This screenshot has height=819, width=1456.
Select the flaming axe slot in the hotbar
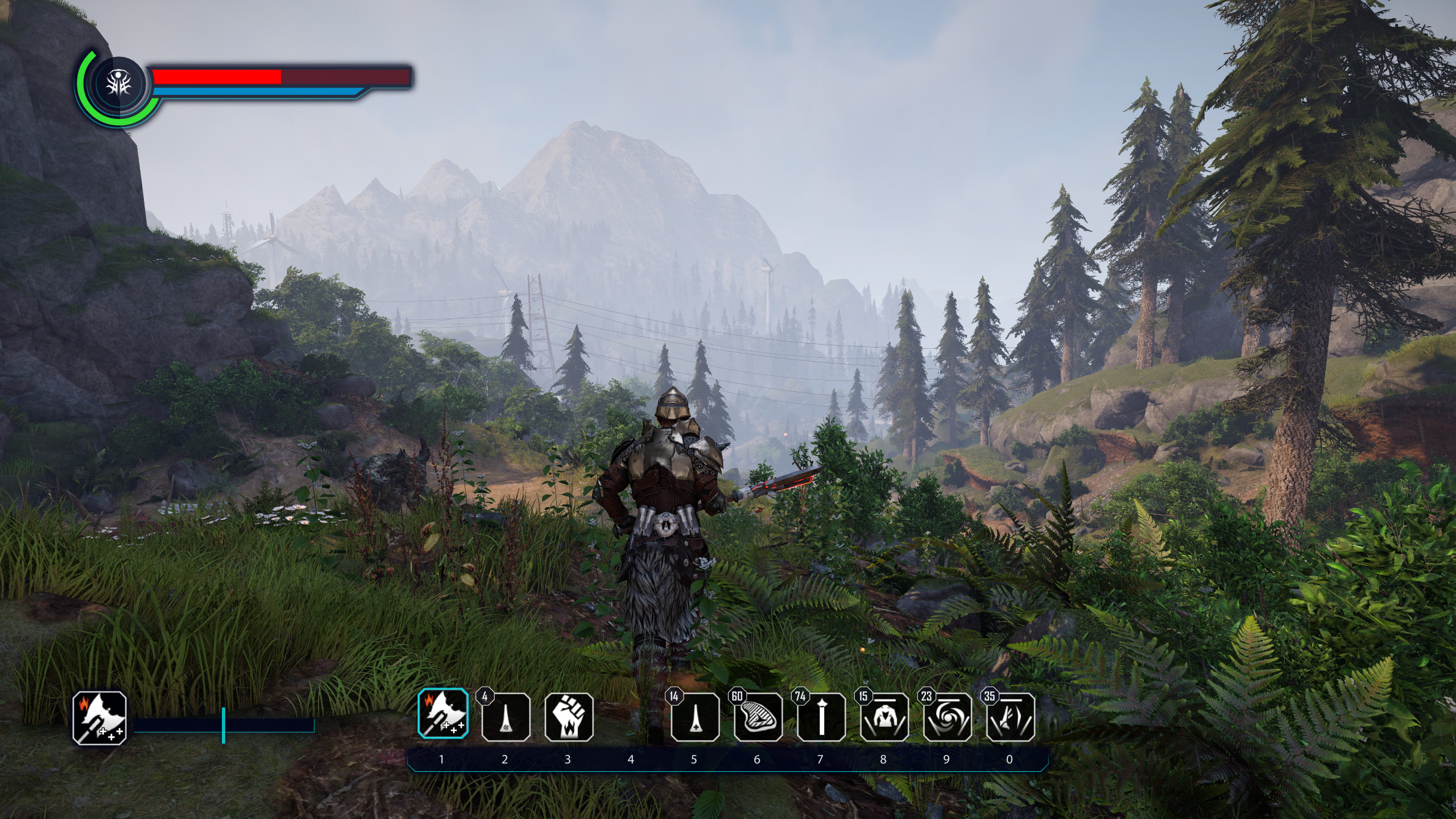click(x=443, y=714)
